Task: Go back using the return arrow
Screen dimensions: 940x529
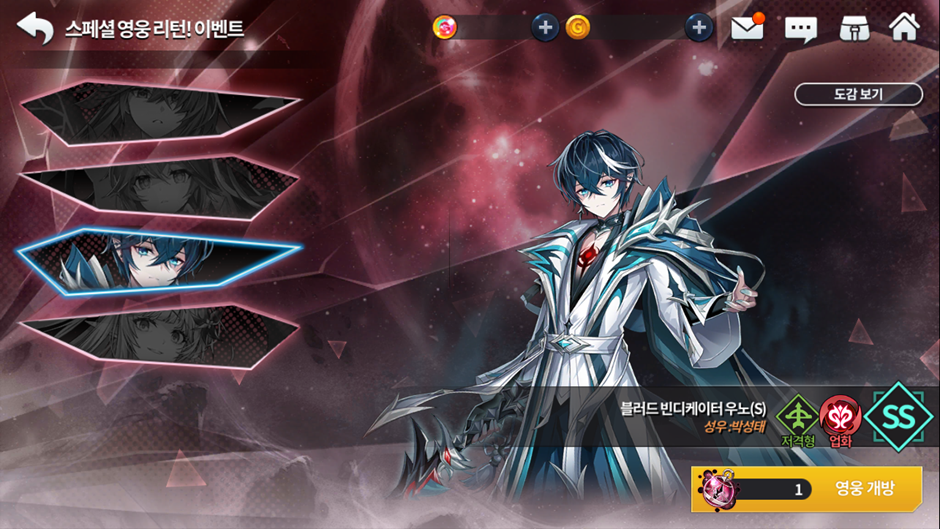Action: tap(35, 27)
